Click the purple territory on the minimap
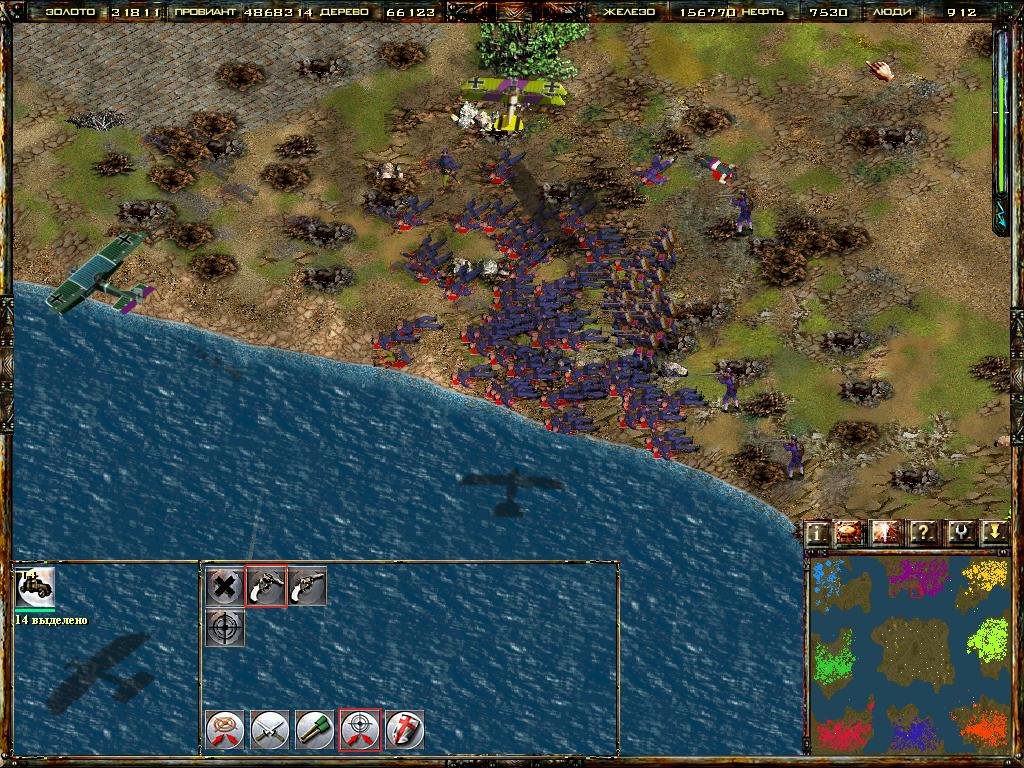 (x=917, y=577)
